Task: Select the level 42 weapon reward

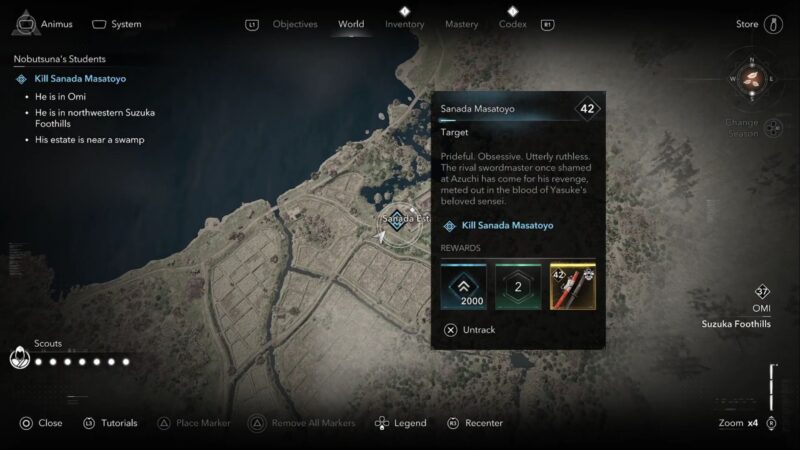Action: click(573, 286)
